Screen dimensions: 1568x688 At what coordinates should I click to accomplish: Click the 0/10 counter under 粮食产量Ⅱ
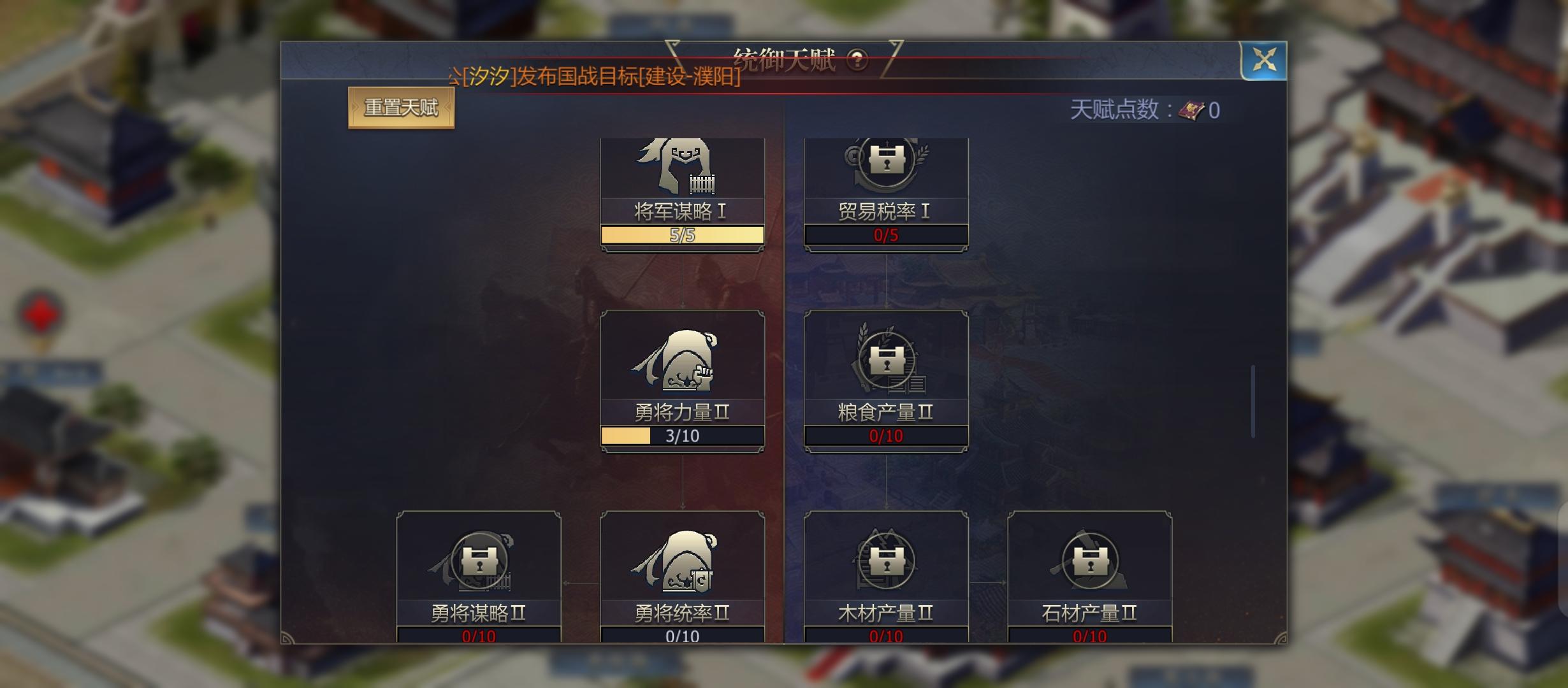pyautogui.click(x=886, y=436)
